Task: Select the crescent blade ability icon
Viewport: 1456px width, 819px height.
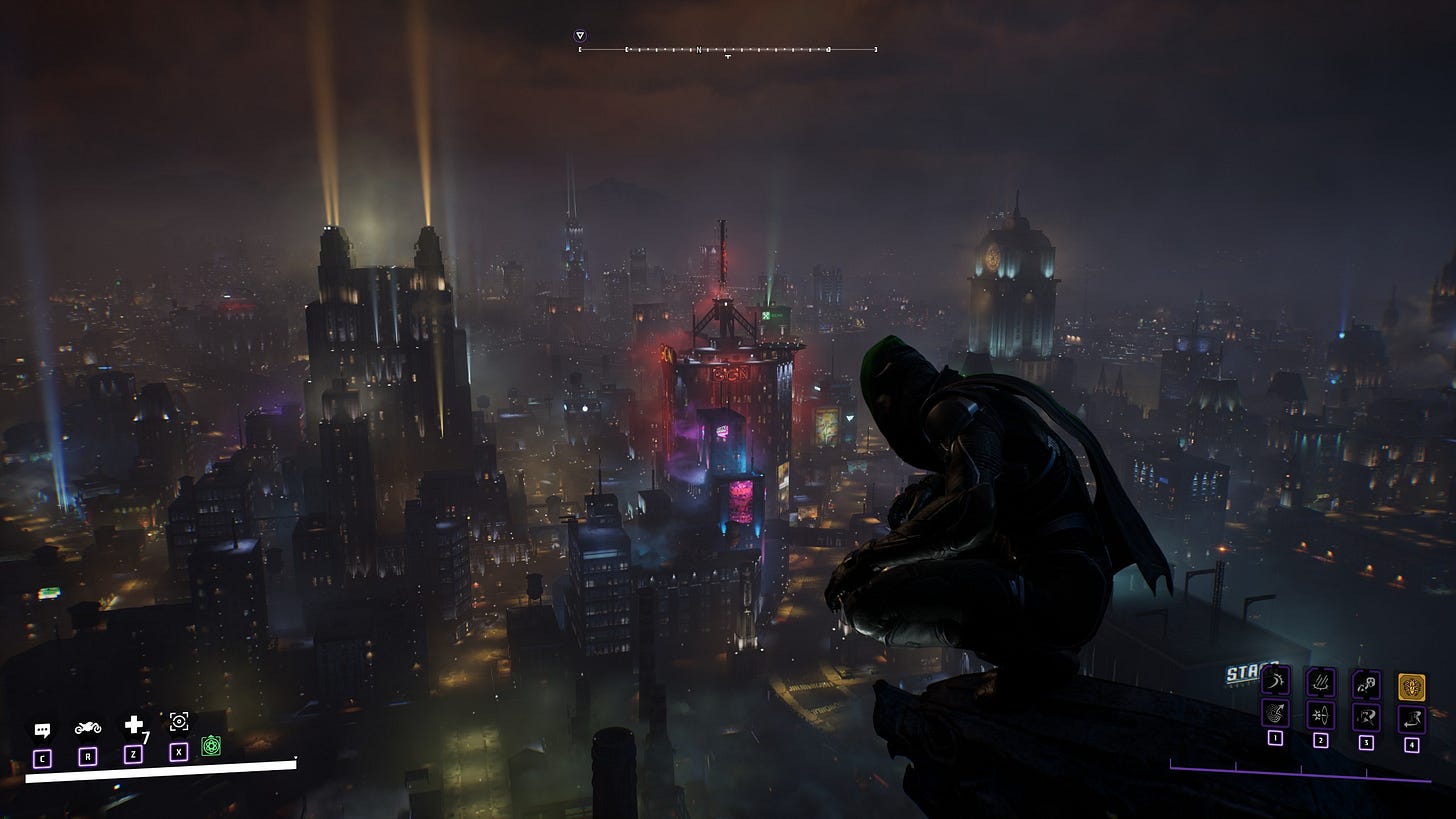Action: 1275,683
